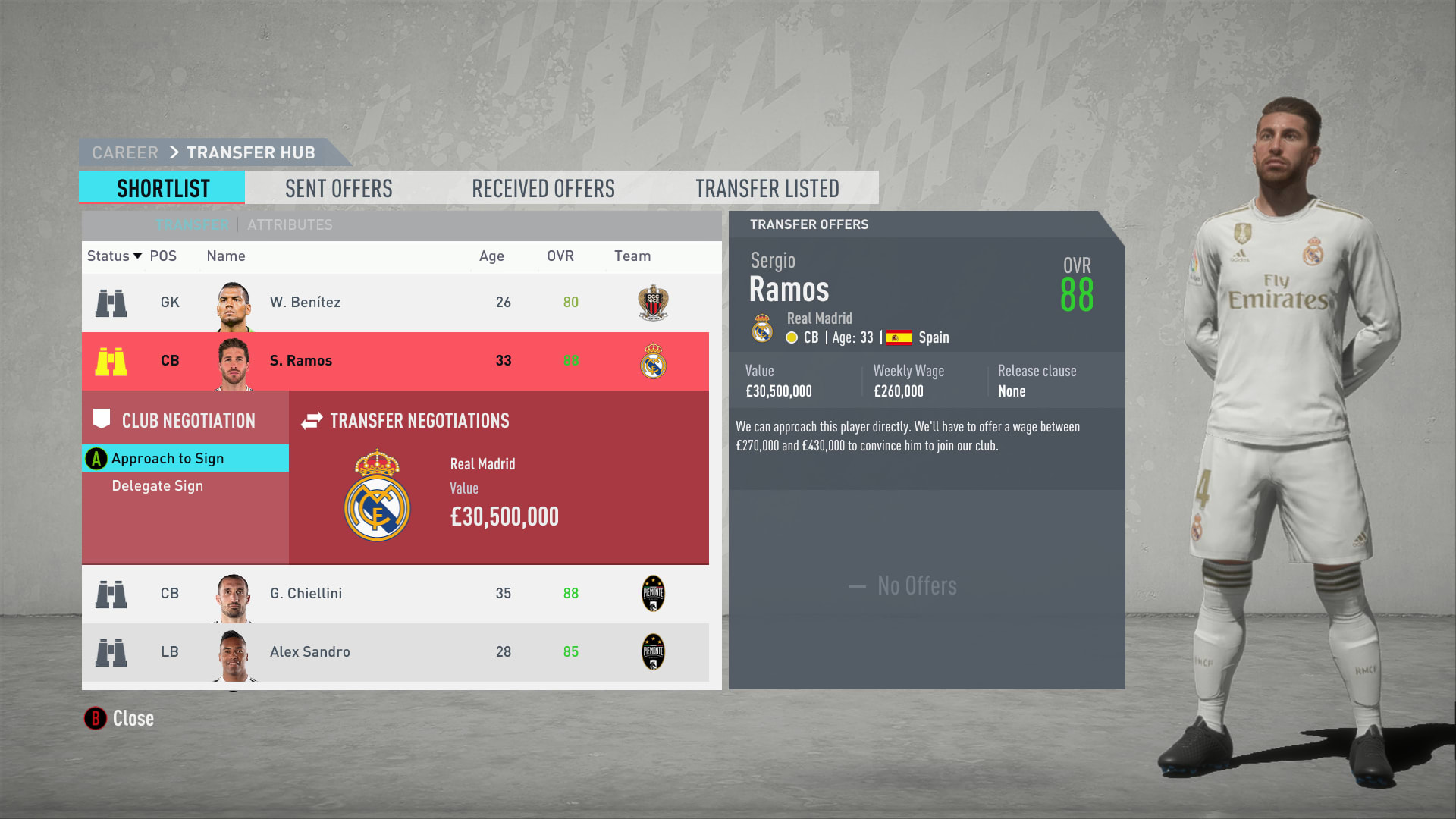
Task: Return to Career via the breadcrumb
Action: click(125, 153)
